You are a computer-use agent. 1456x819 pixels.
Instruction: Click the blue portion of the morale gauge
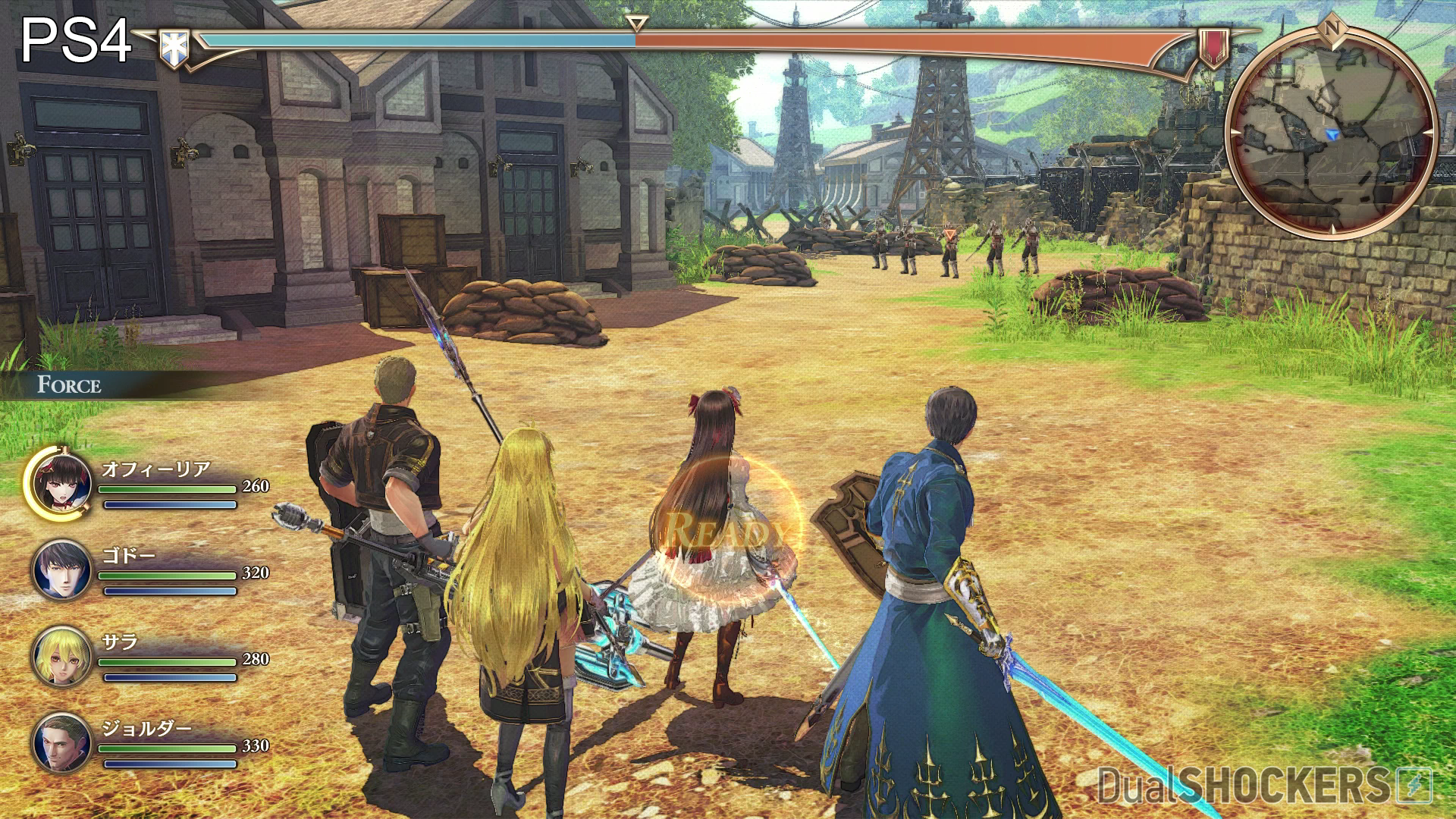tap(417, 42)
